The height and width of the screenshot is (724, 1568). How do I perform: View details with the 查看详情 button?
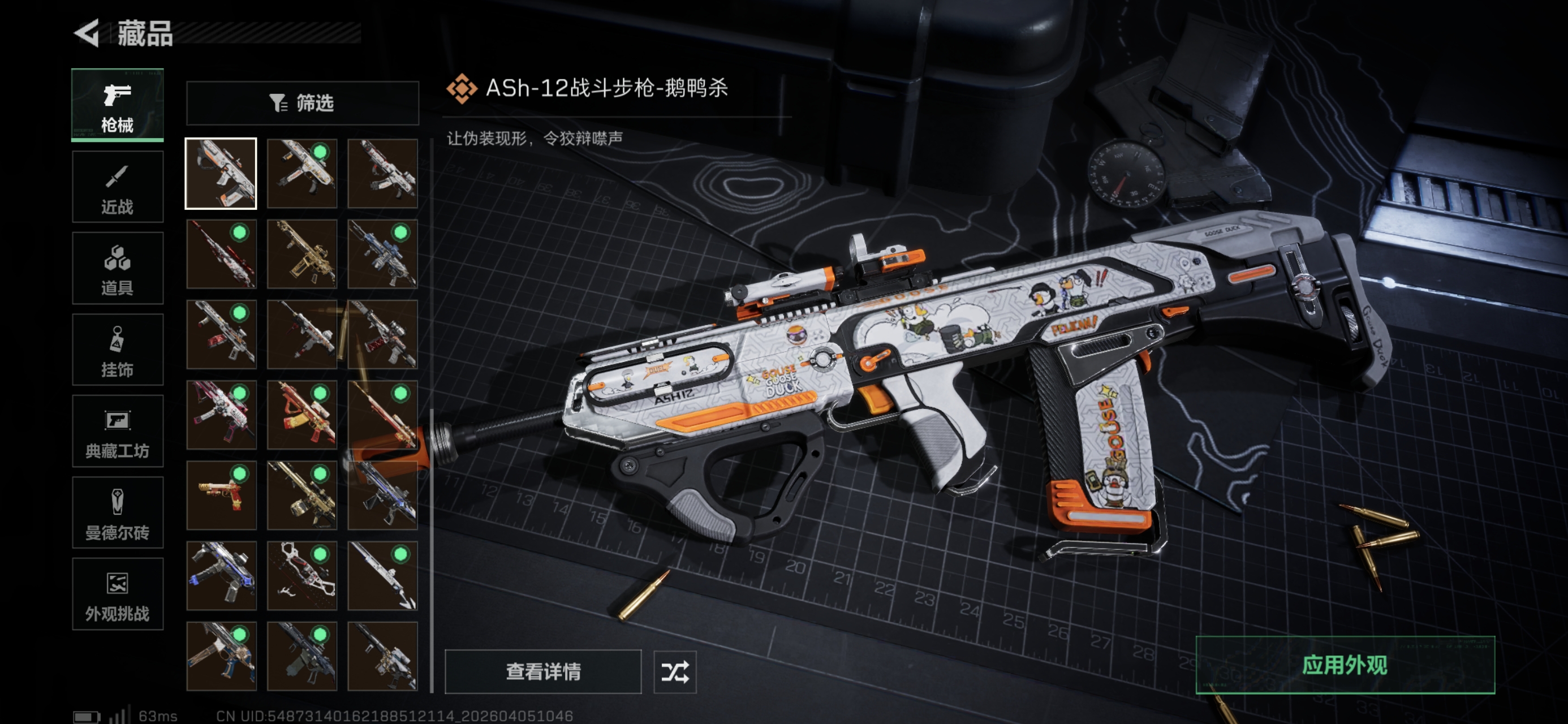point(543,671)
